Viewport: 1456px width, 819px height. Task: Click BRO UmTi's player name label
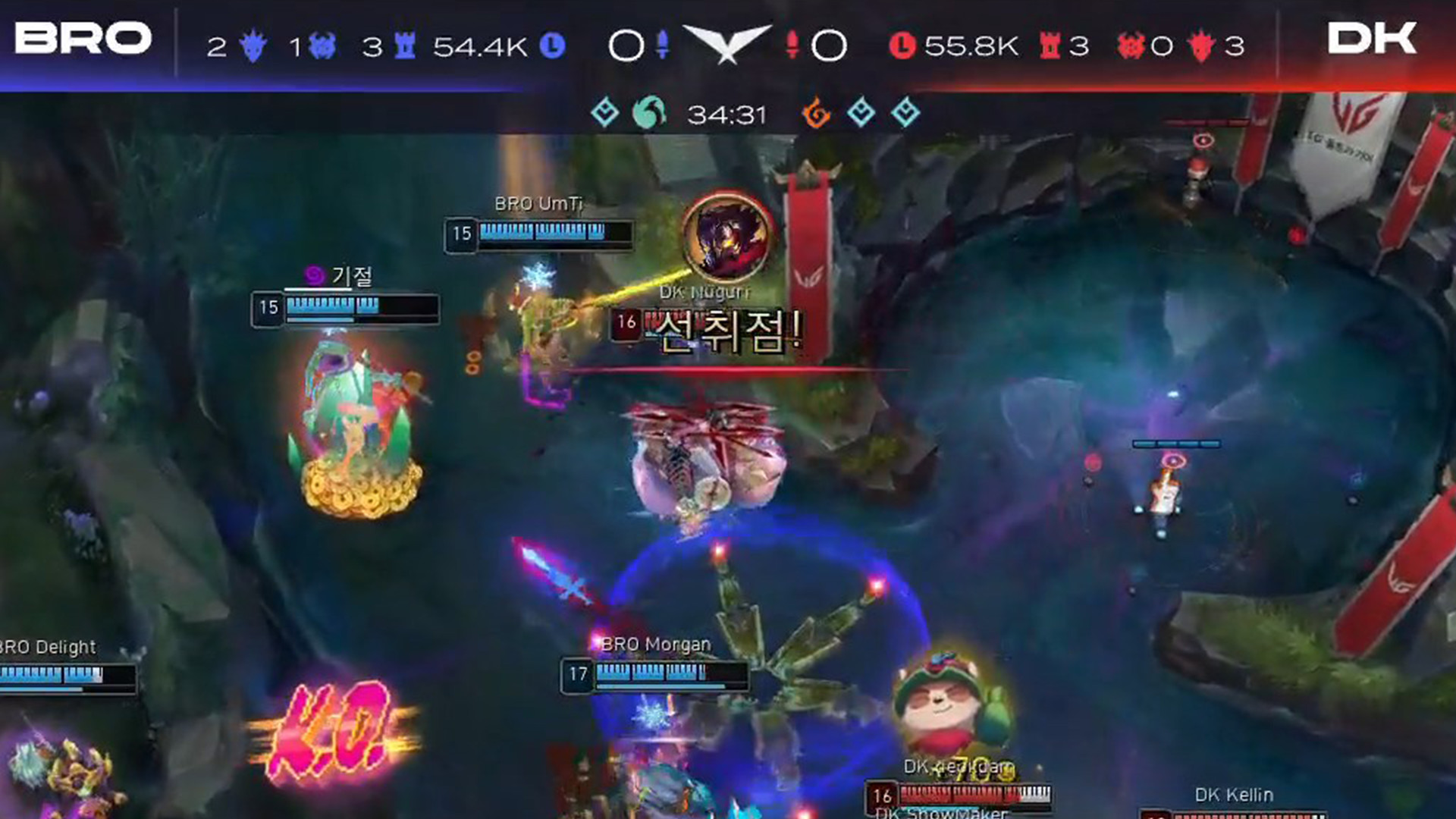(538, 203)
